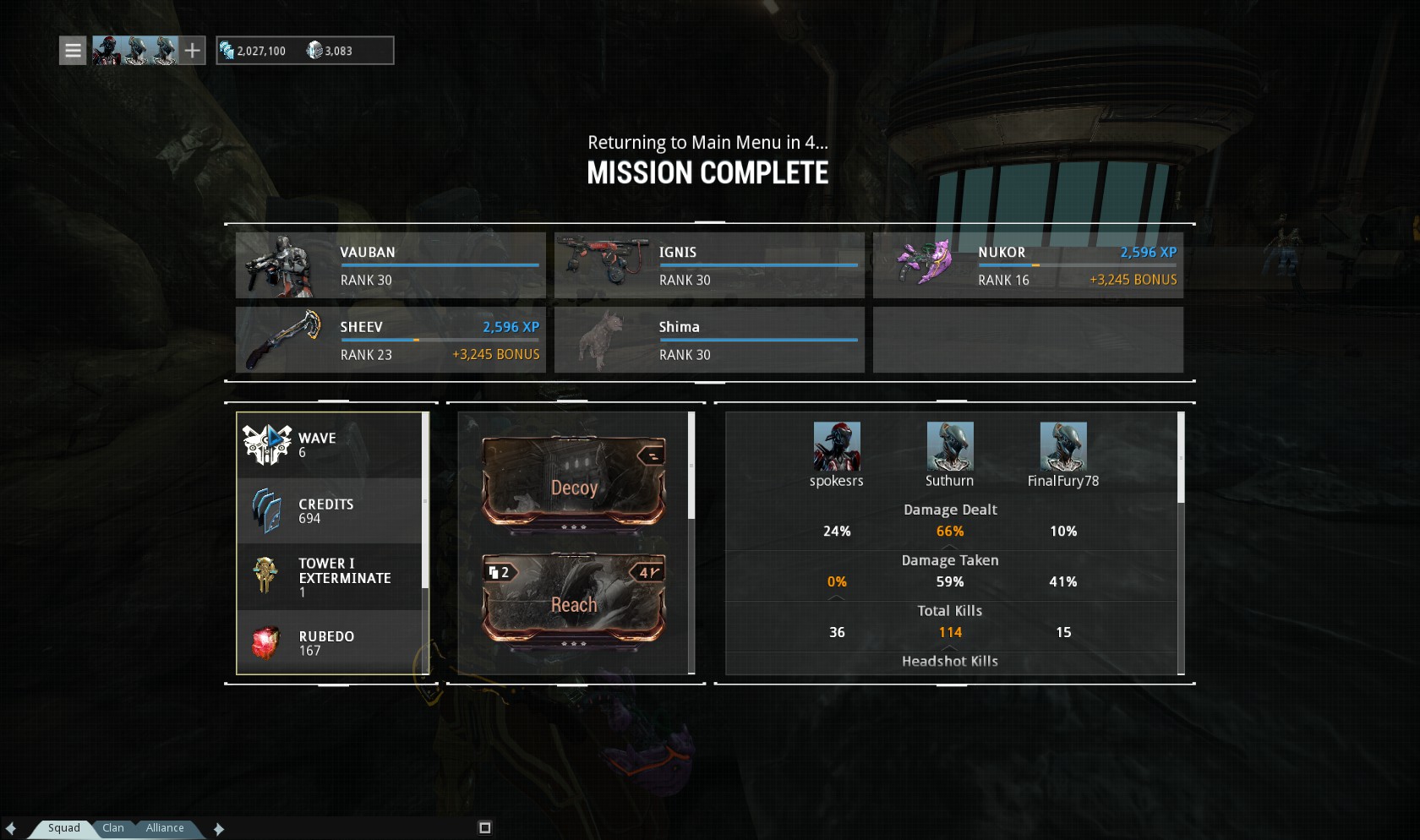Click the right arrow beside chat tabs
Screen dimensions: 1420x840
[218, 829]
